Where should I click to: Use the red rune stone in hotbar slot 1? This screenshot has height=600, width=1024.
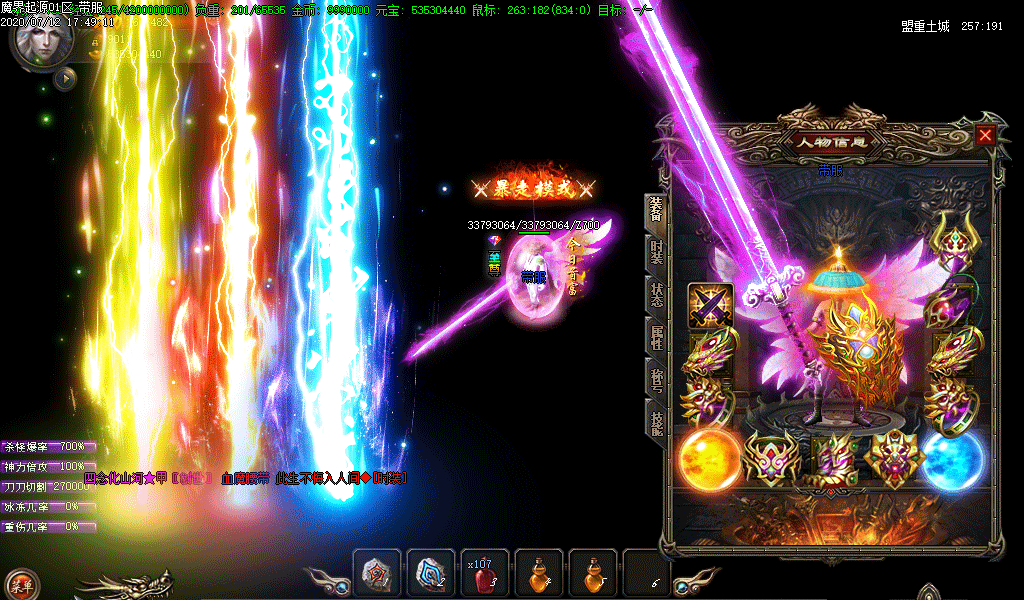point(377,574)
